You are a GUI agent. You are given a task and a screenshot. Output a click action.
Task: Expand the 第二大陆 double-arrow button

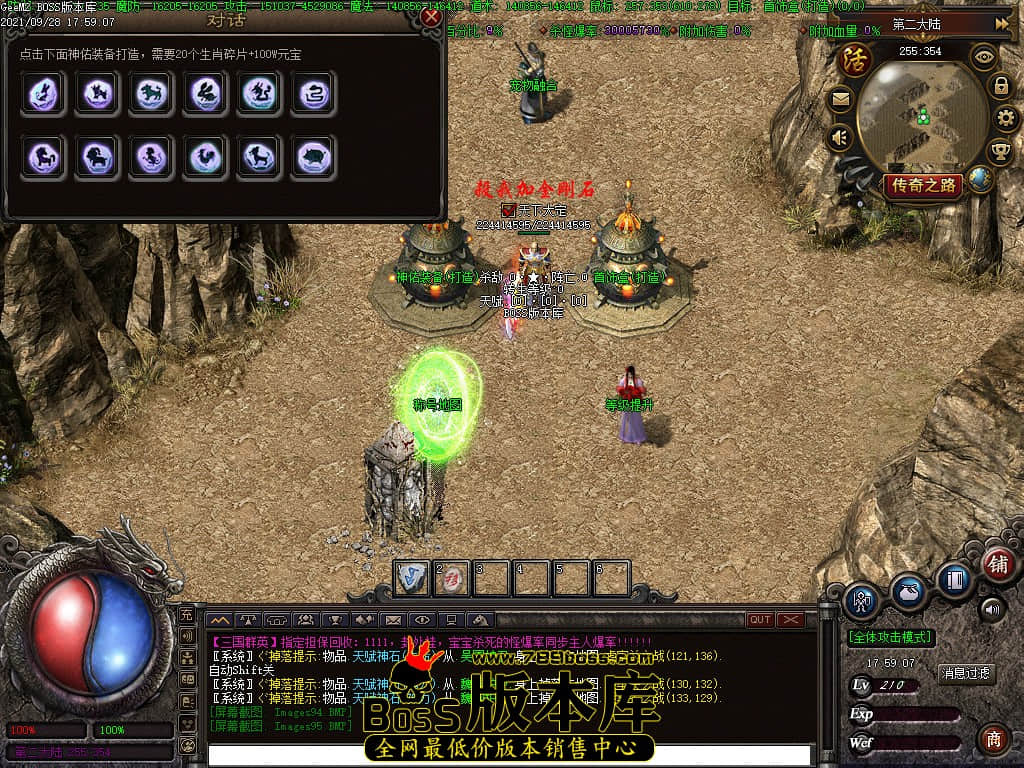[1002, 23]
